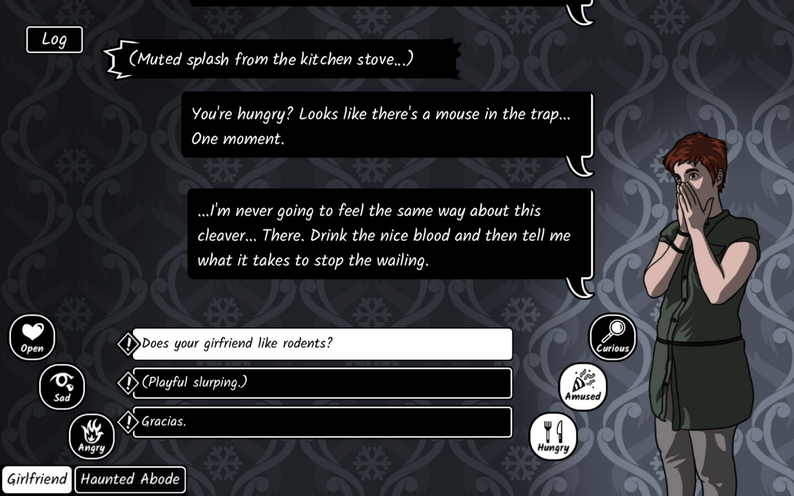Select the "(Playful slurping.)" response

coord(322,383)
